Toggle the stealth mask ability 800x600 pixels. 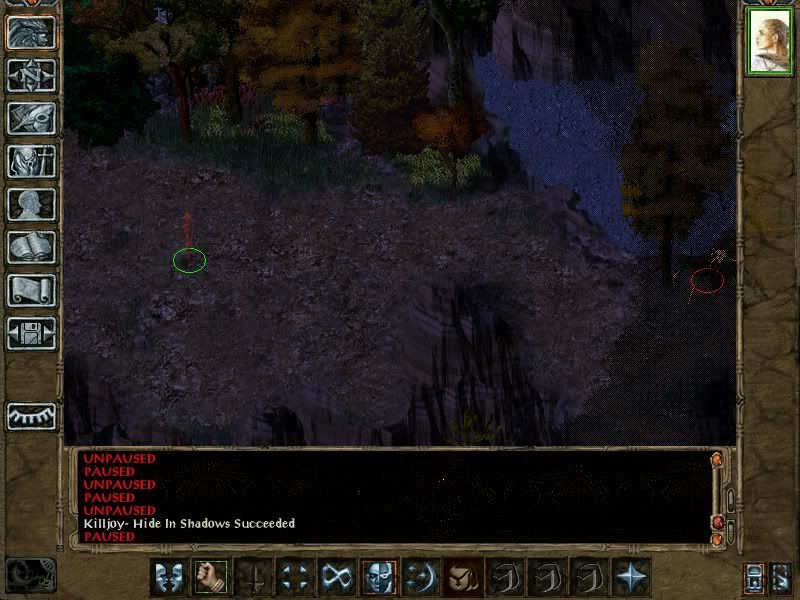(x=378, y=576)
